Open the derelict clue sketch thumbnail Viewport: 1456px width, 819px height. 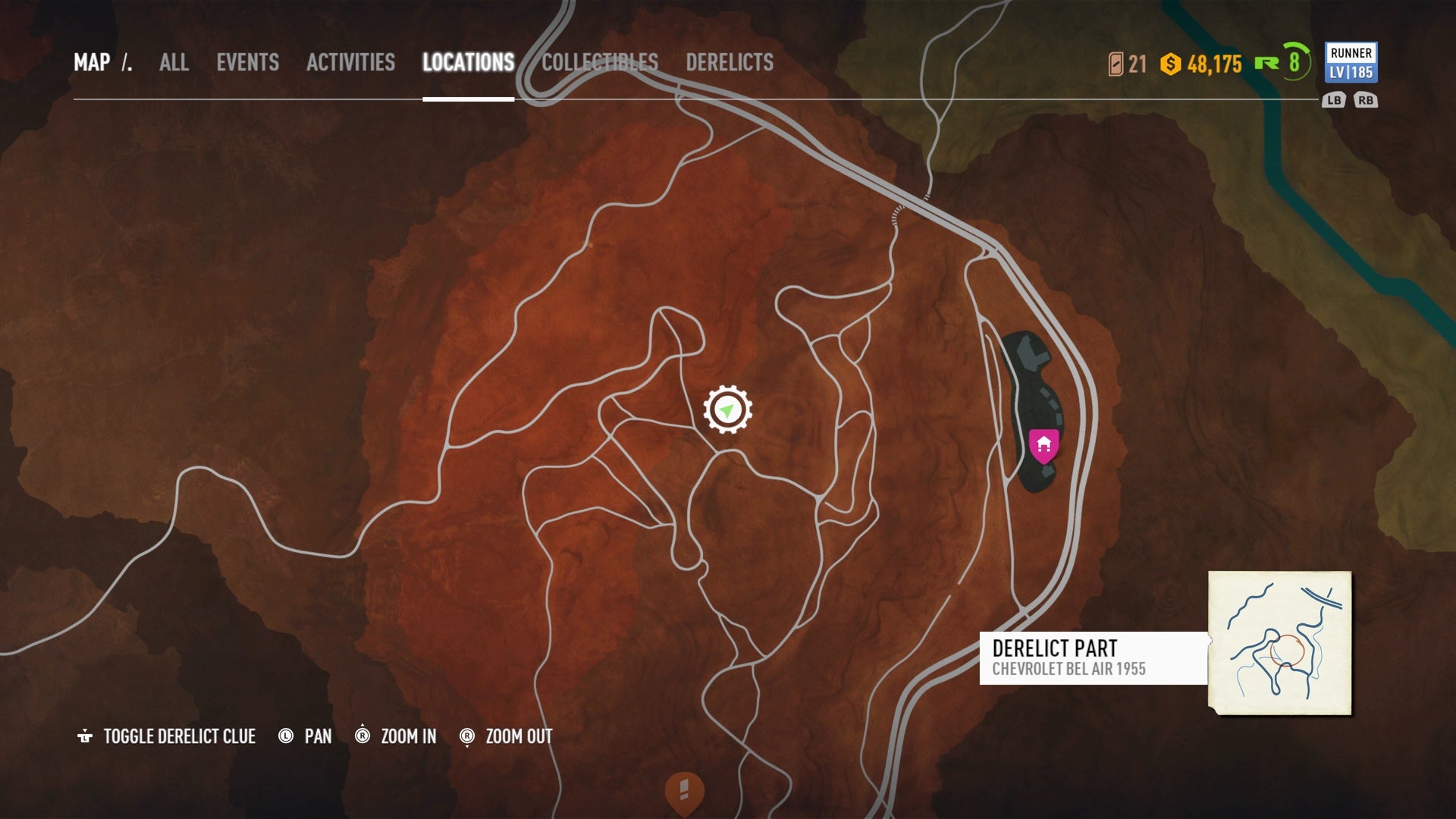coord(1279,642)
